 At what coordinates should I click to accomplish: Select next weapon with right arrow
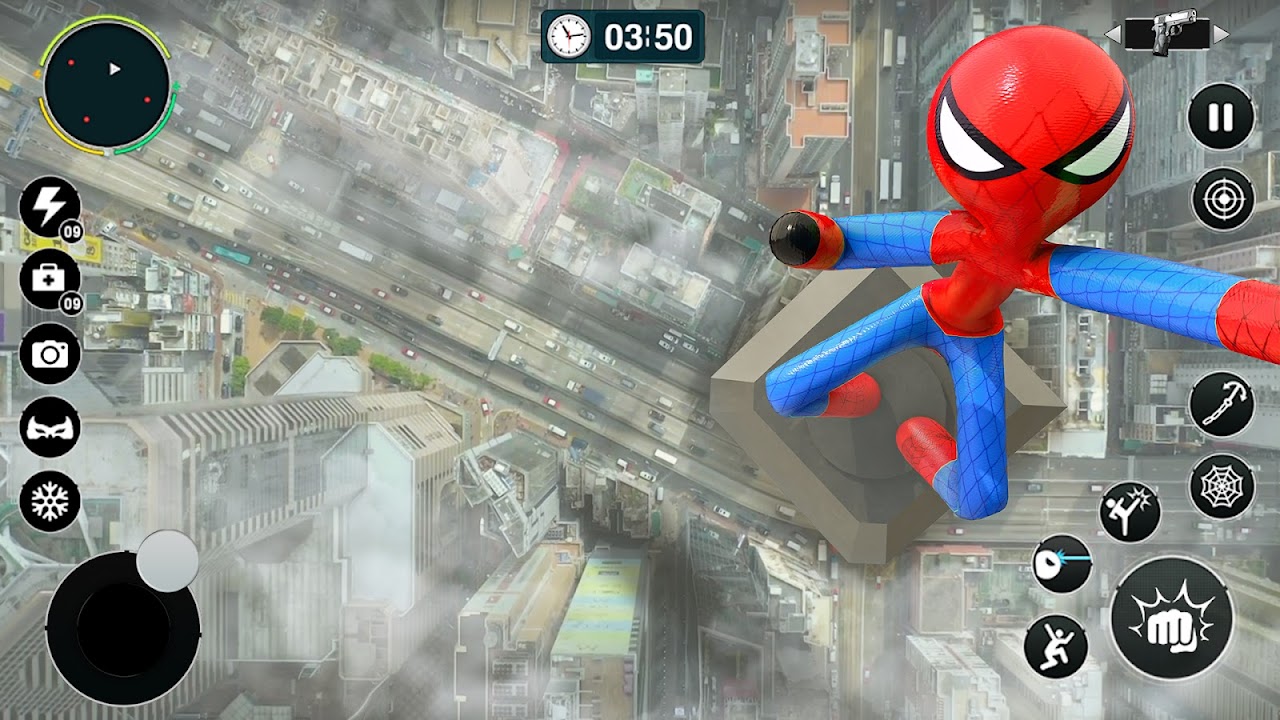pyautogui.click(x=1221, y=35)
